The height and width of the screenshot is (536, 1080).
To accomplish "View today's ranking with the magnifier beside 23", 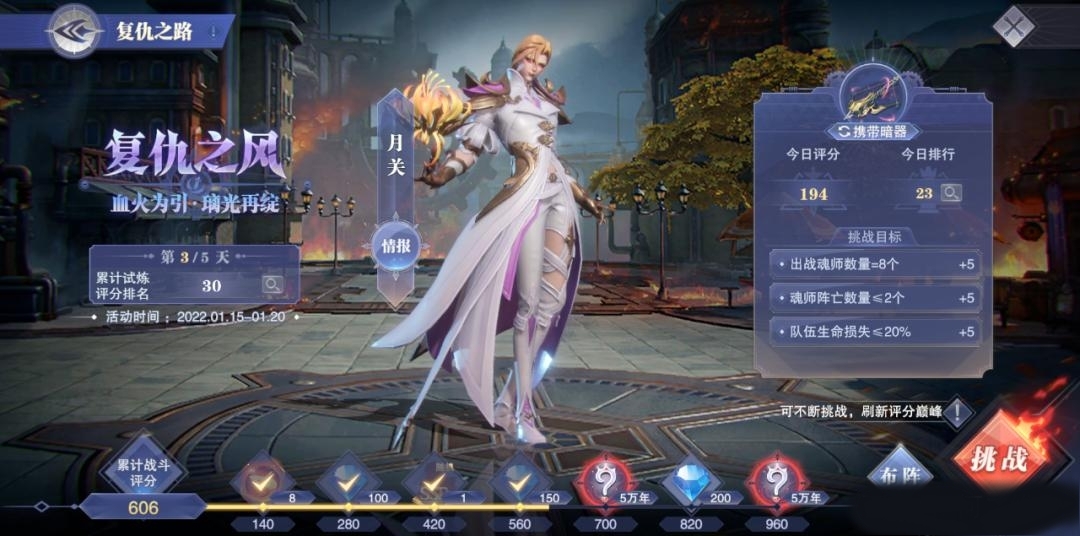I will (x=949, y=193).
